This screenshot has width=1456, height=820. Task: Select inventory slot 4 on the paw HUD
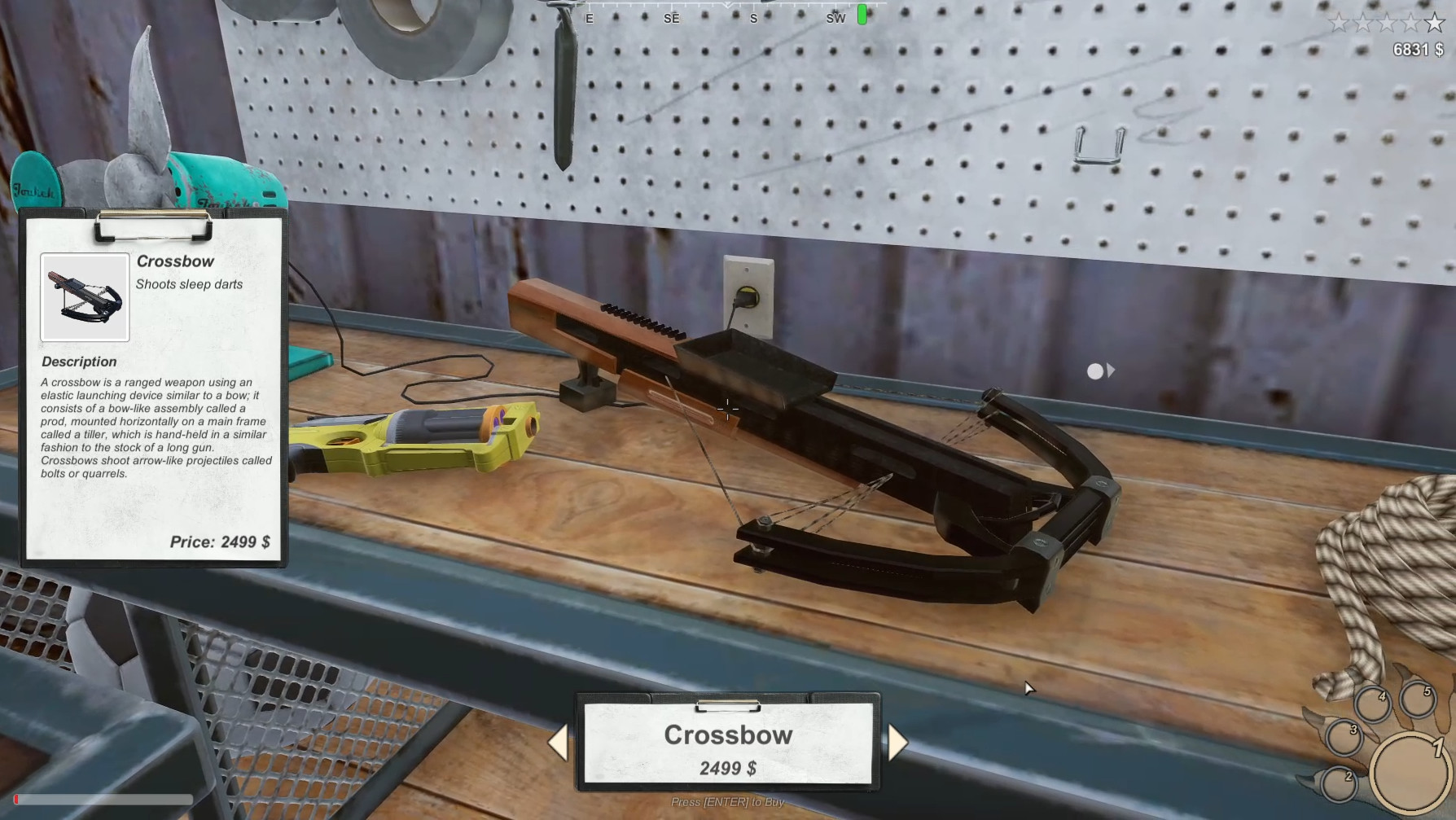[1374, 704]
